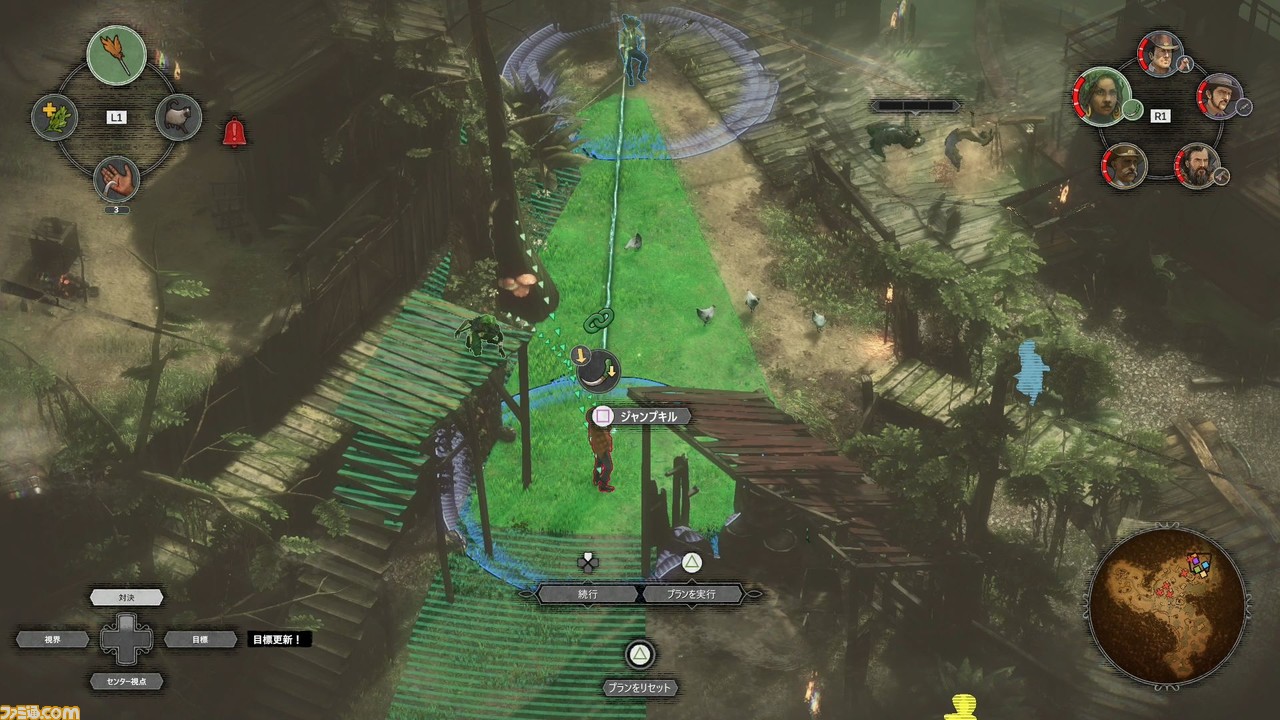Click the red alarm bell icon
The height and width of the screenshot is (720, 1280).
234,131
